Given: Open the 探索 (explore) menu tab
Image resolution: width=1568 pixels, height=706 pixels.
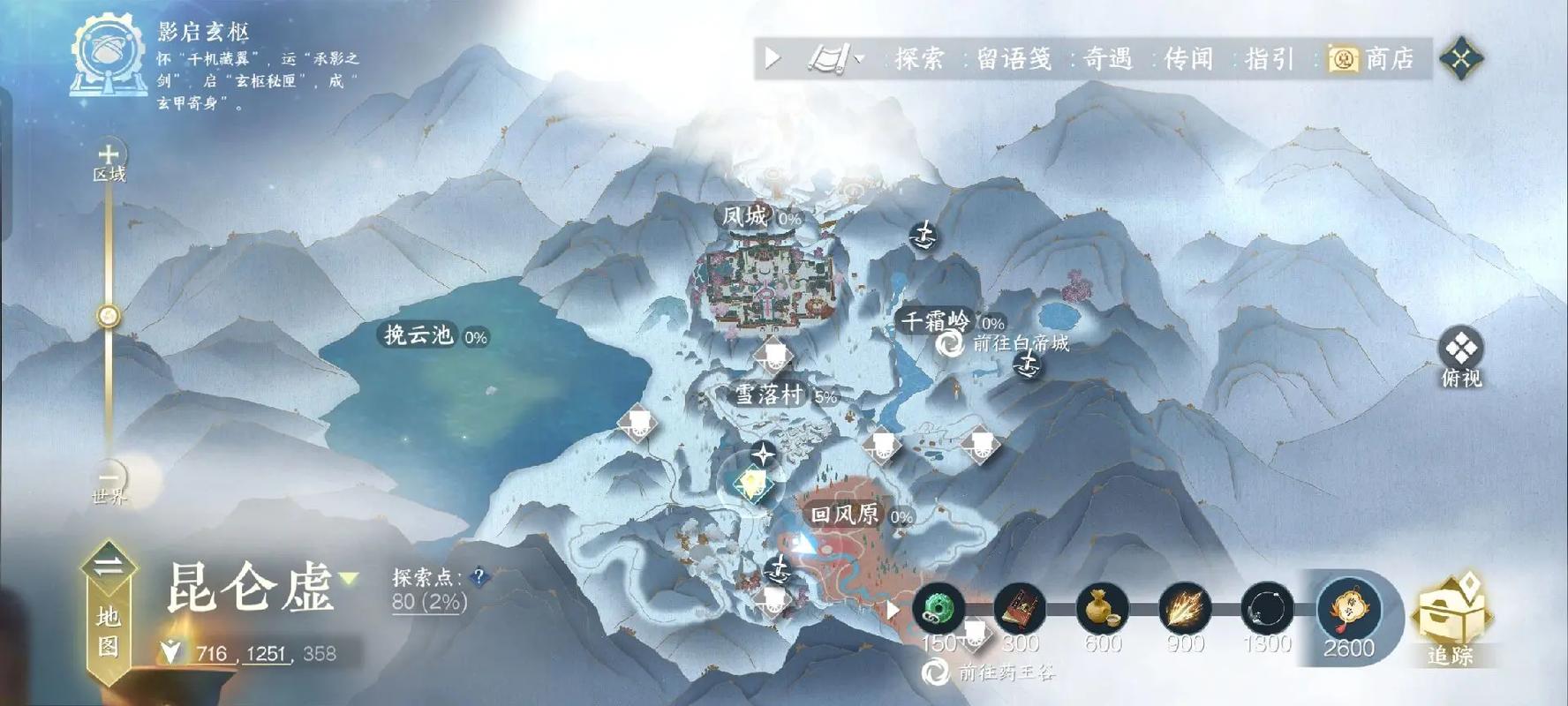Looking at the screenshot, I should click(923, 58).
